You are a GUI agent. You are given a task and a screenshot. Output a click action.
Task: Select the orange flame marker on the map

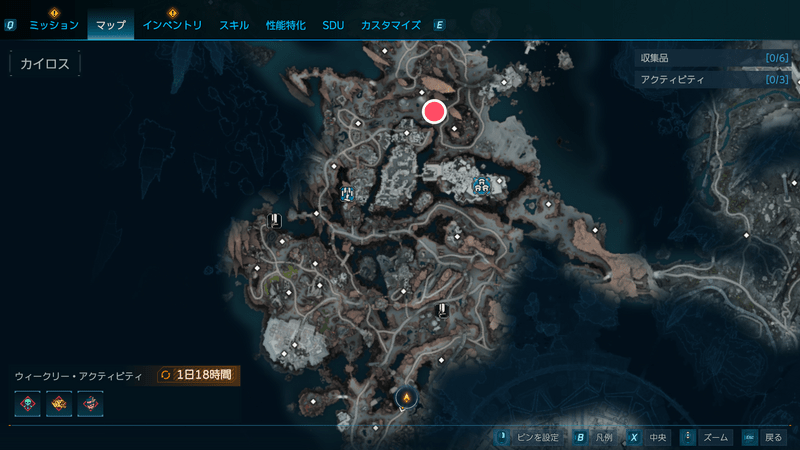pyautogui.click(x=406, y=399)
